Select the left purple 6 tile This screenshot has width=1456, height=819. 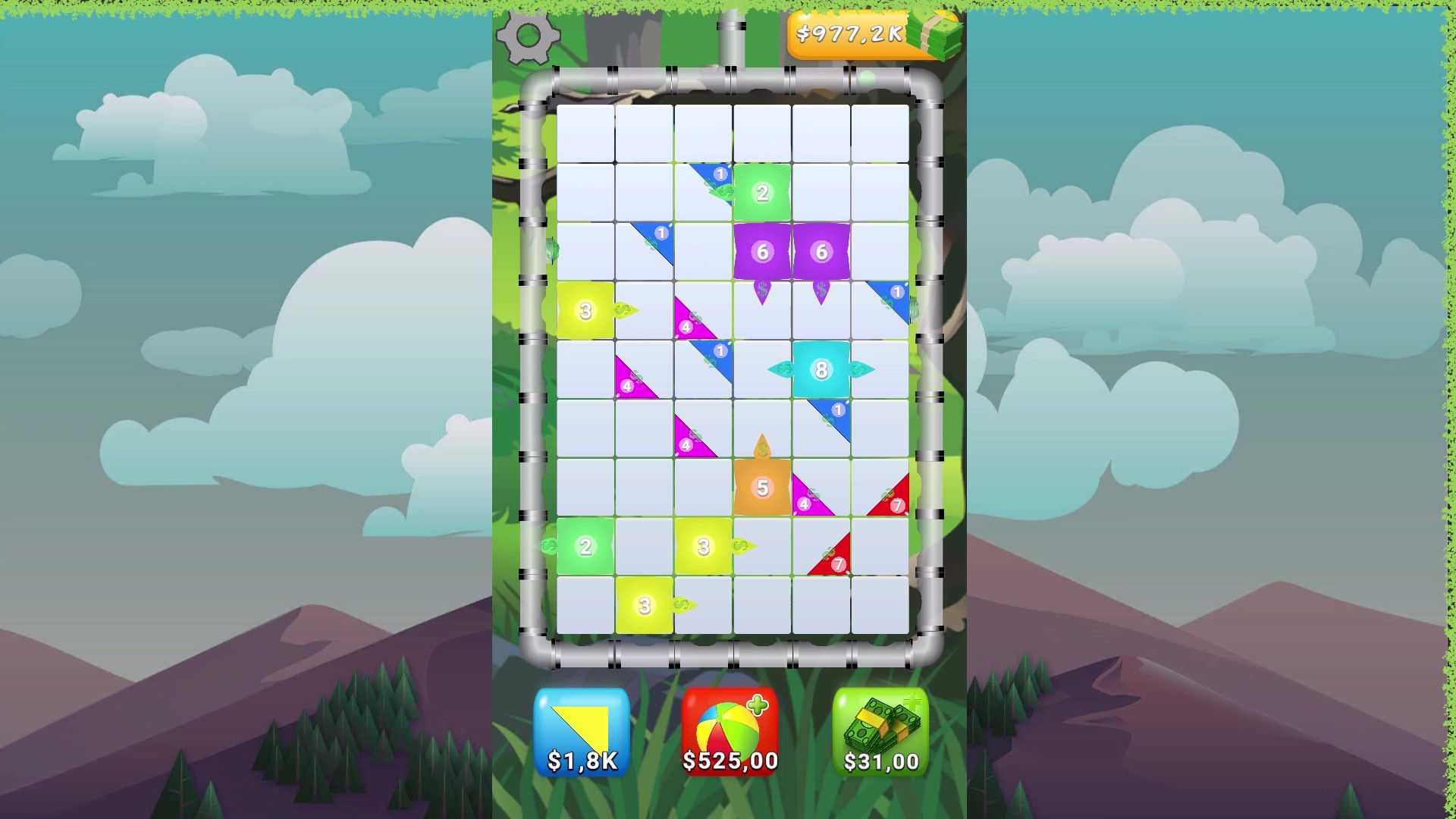(763, 253)
